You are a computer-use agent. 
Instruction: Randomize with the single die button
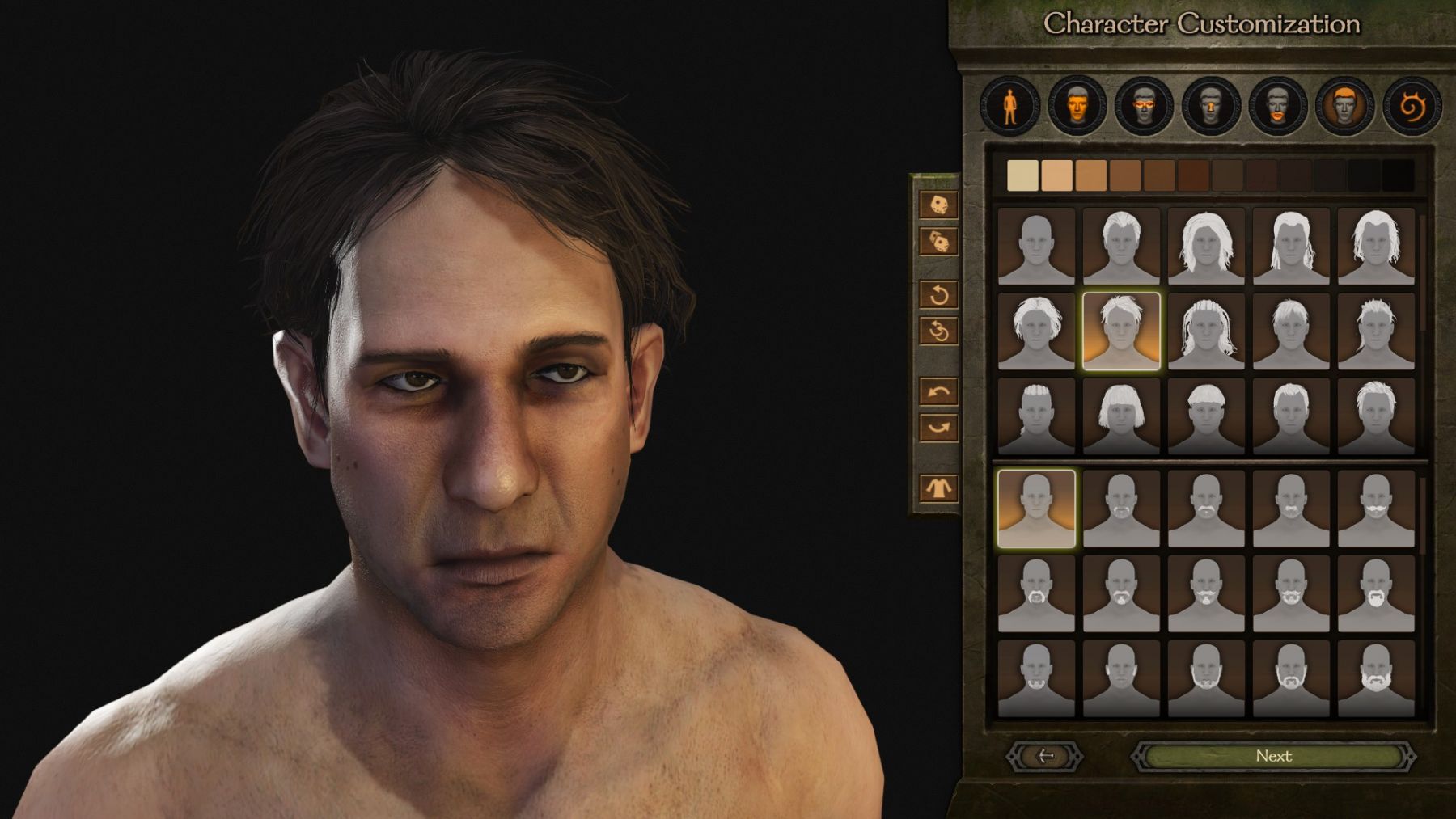click(938, 205)
